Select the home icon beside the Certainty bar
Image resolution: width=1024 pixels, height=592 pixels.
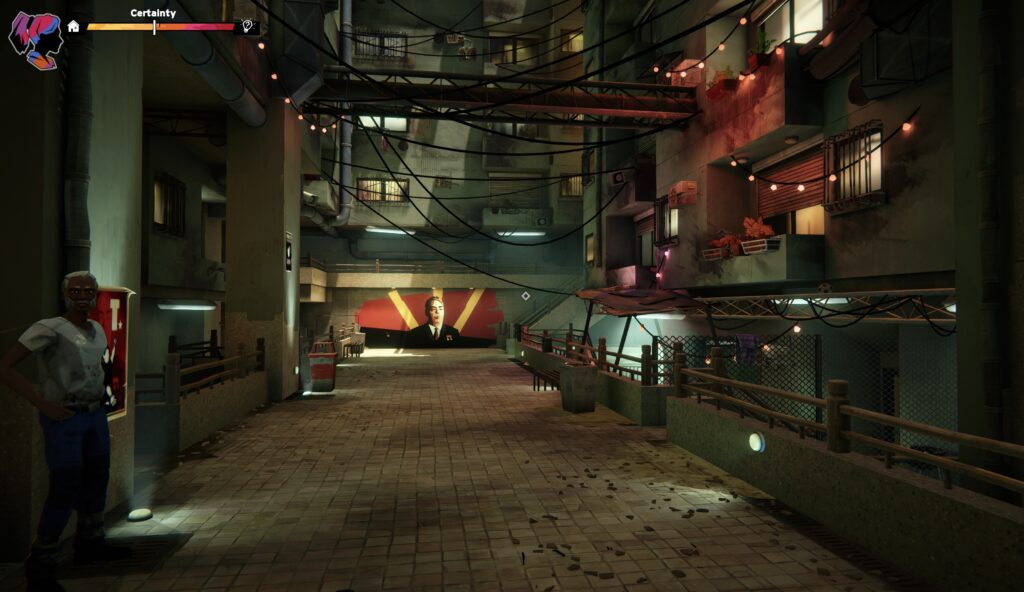pos(74,26)
